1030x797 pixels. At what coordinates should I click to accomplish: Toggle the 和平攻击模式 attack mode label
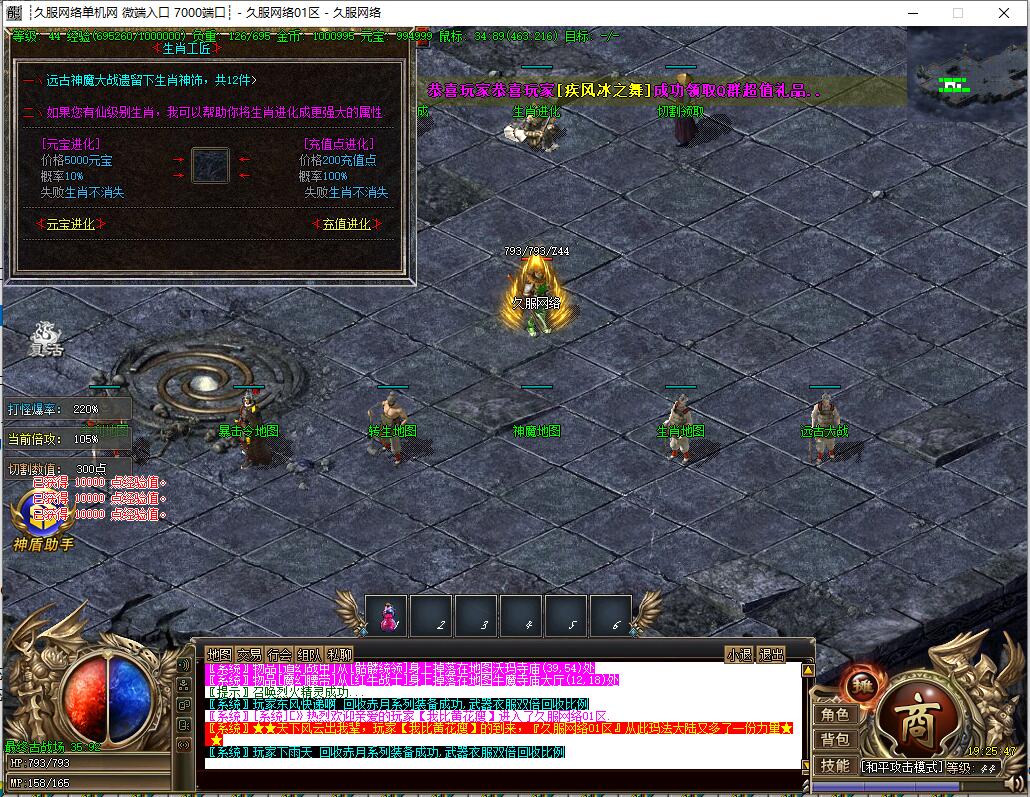coord(902,767)
